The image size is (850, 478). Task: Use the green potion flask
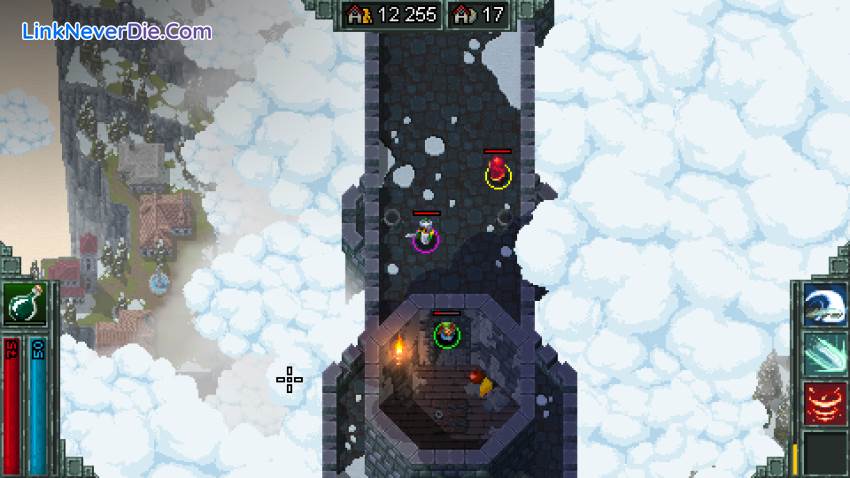pyautogui.click(x=24, y=304)
